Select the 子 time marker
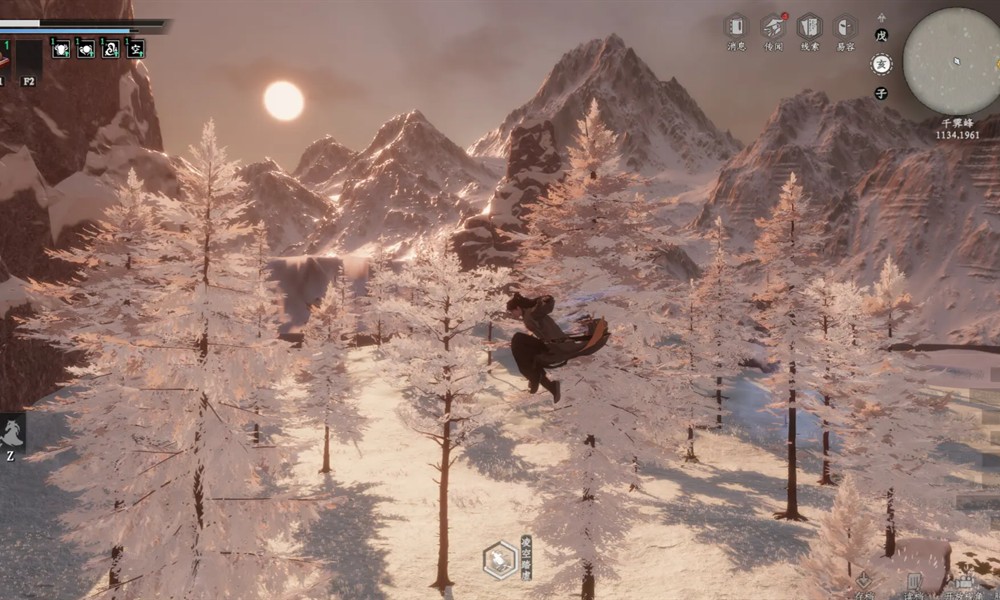 (881, 93)
